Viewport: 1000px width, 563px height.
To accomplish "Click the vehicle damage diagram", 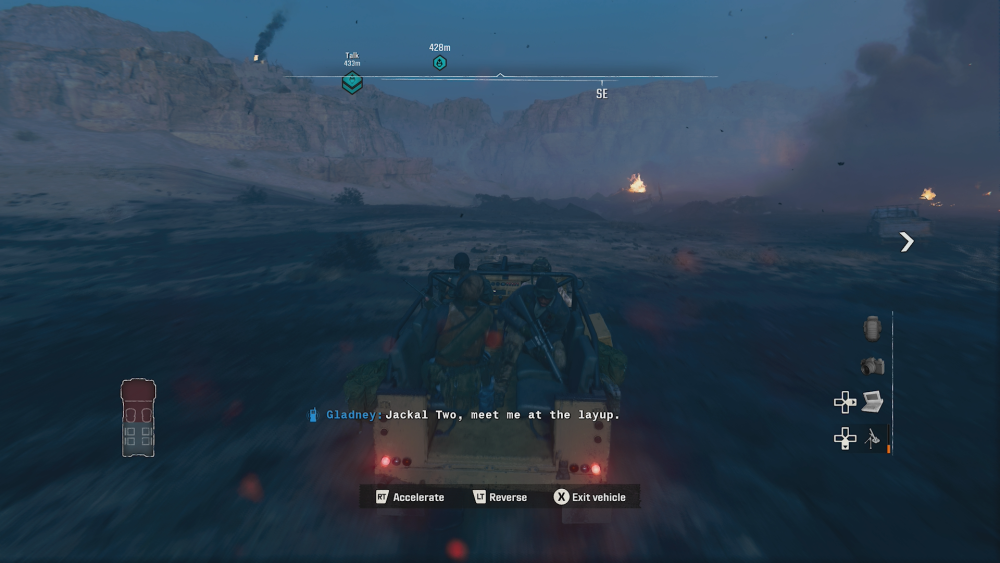I will point(138,417).
